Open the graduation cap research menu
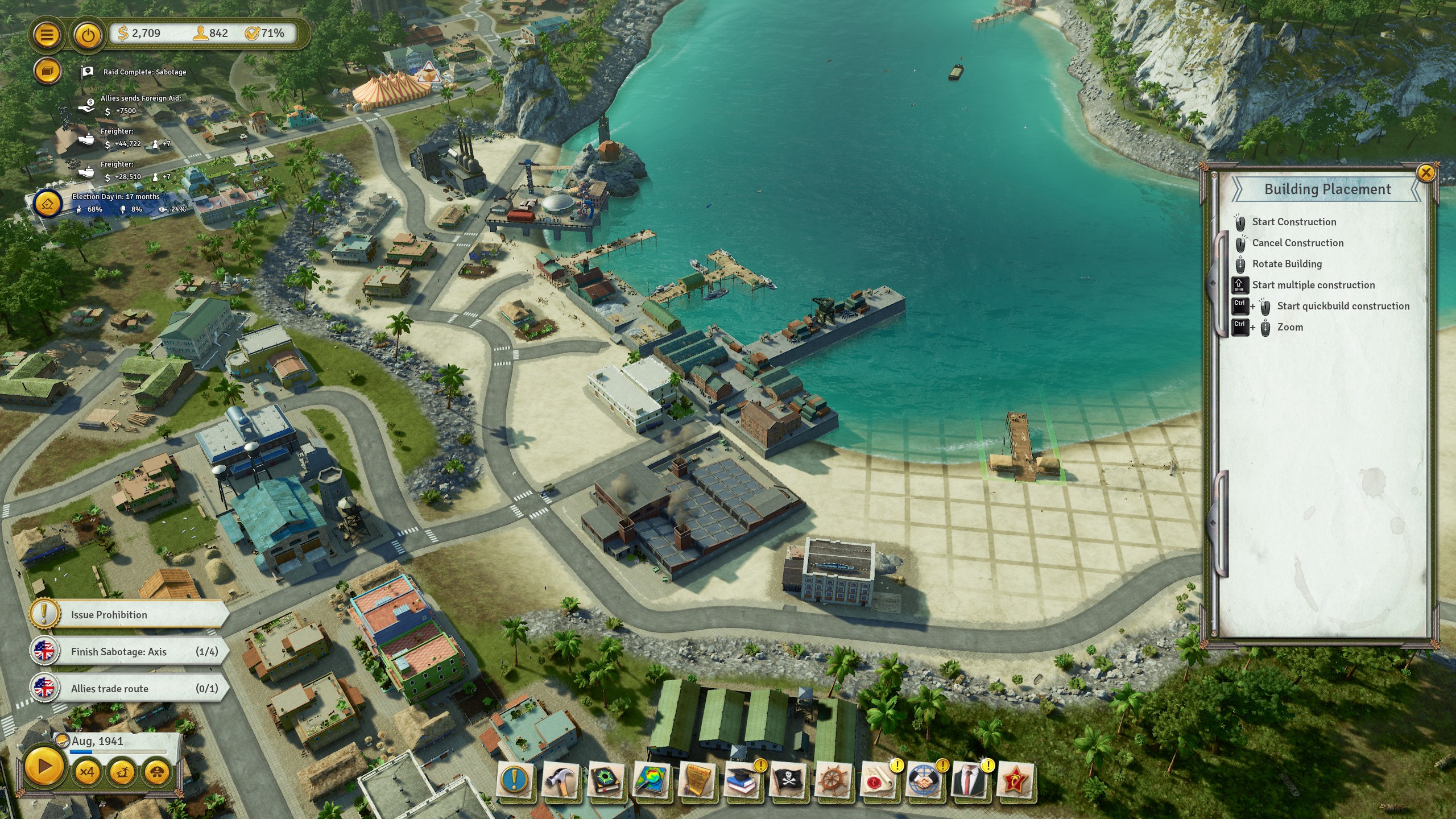The height and width of the screenshot is (819, 1456). coord(742,780)
